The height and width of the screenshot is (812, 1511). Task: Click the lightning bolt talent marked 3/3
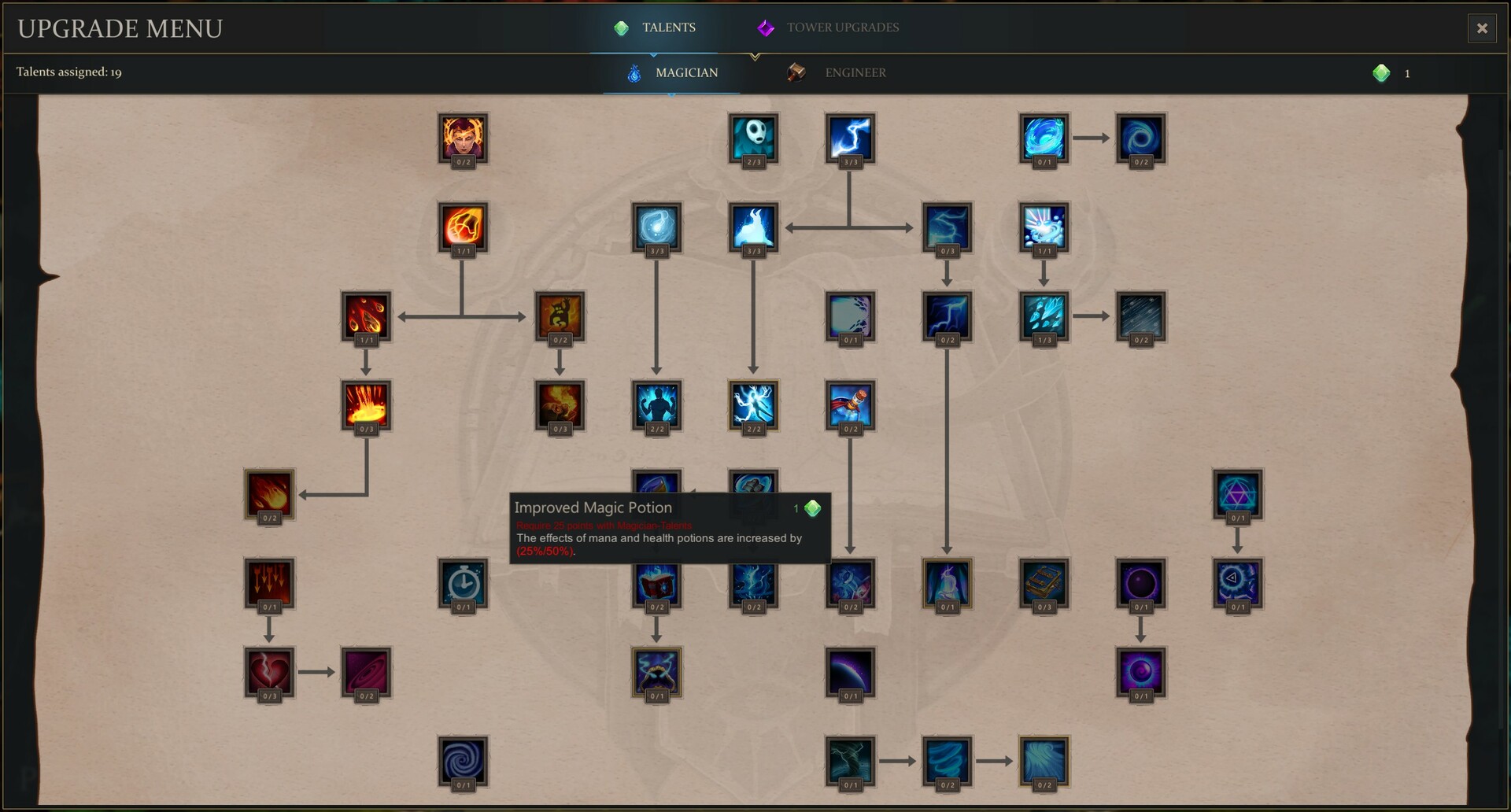pyautogui.click(x=850, y=138)
